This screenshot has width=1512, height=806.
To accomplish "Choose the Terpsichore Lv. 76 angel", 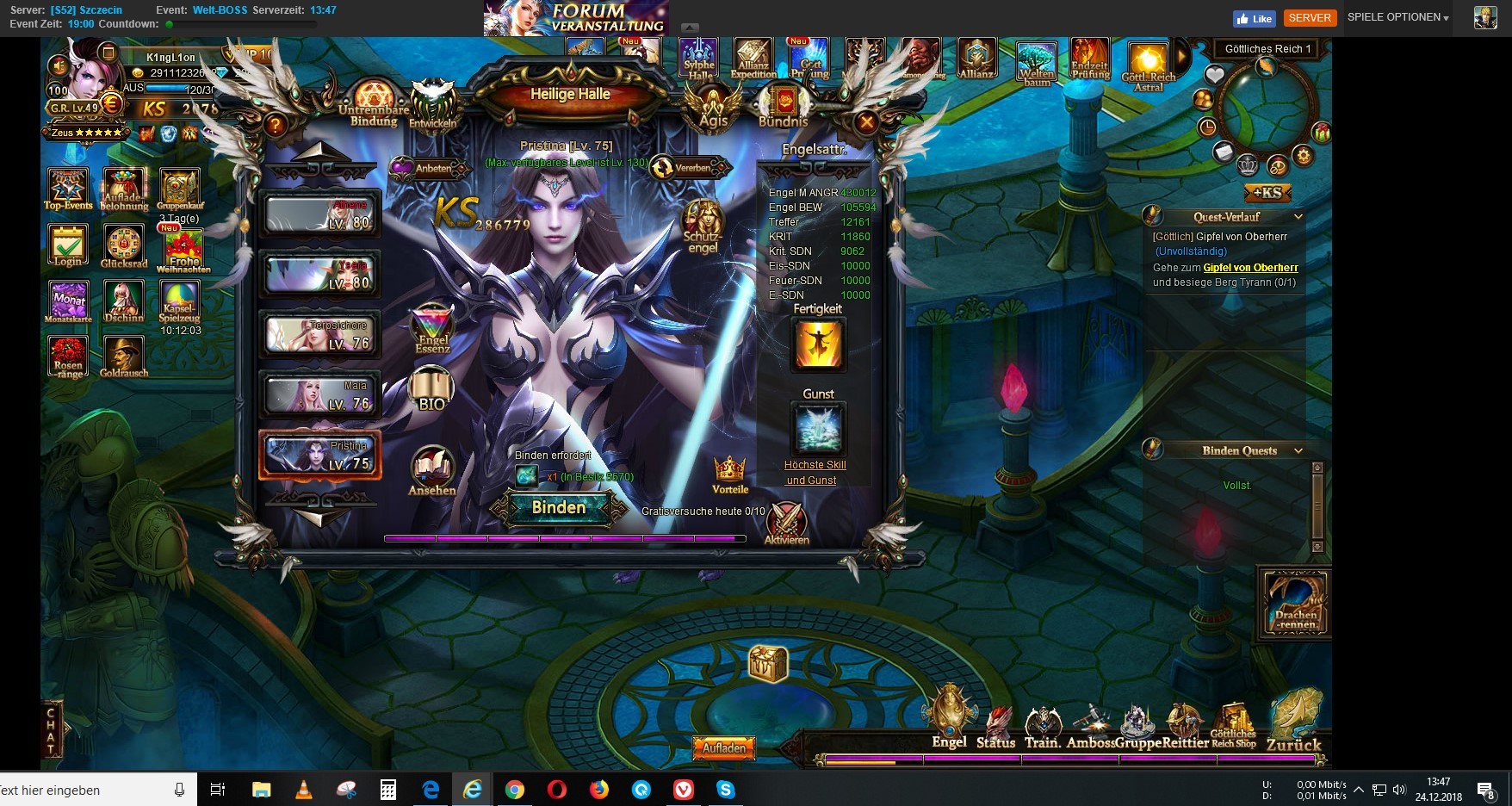I will [x=319, y=335].
